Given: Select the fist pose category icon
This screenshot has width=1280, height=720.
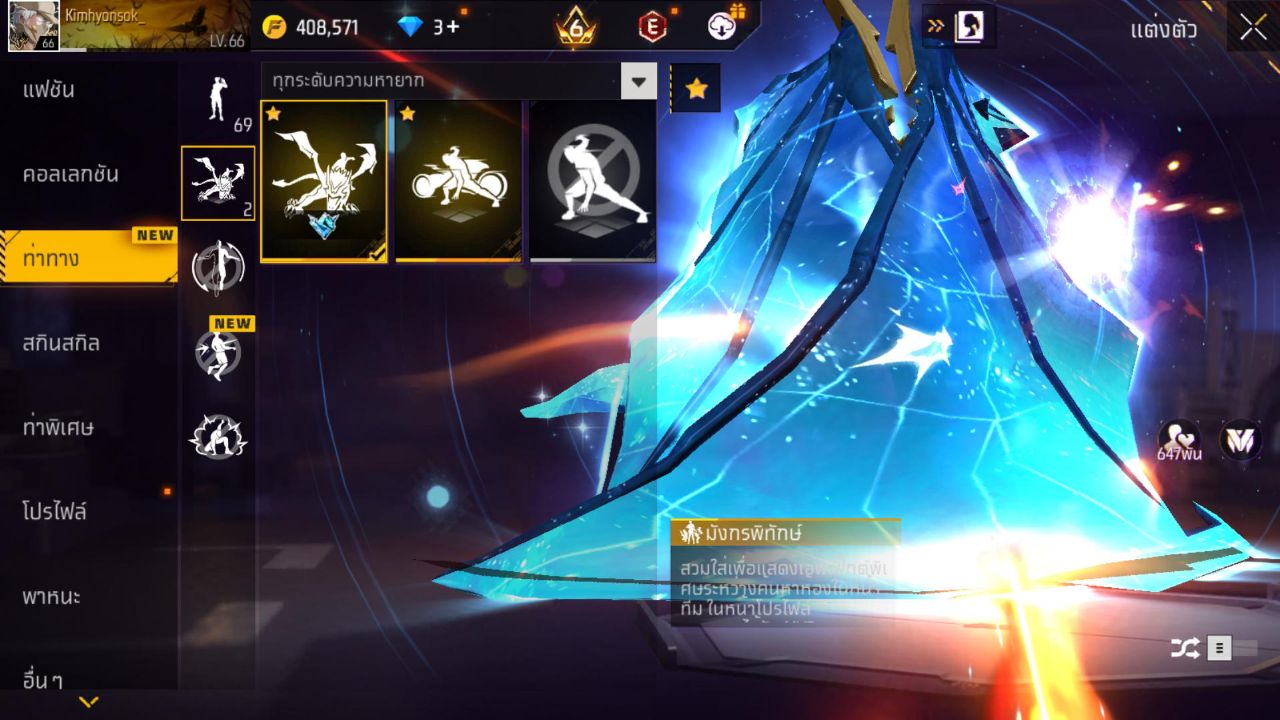Looking at the screenshot, I should point(218,435).
